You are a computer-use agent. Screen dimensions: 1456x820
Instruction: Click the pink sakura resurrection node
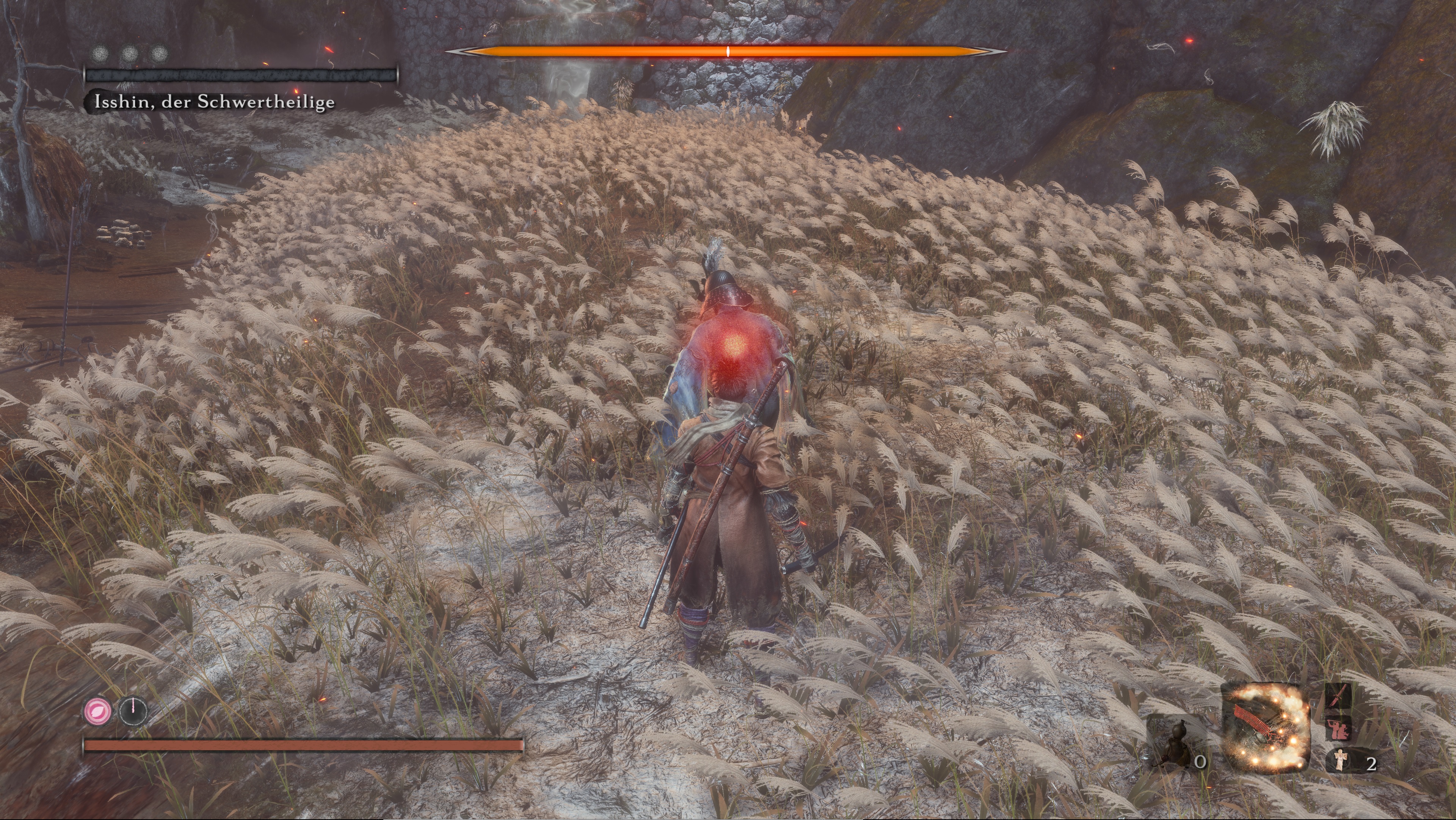point(98,710)
